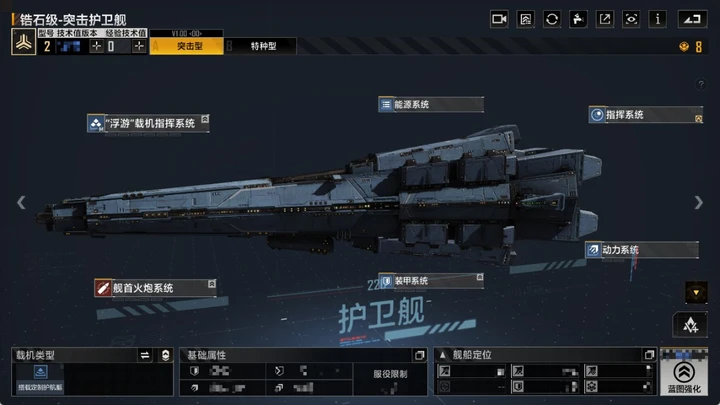The width and height of the screenshot is (720, 405).
Task: Click the circular refresh arrows icon
Action: [x=552, y=19]
